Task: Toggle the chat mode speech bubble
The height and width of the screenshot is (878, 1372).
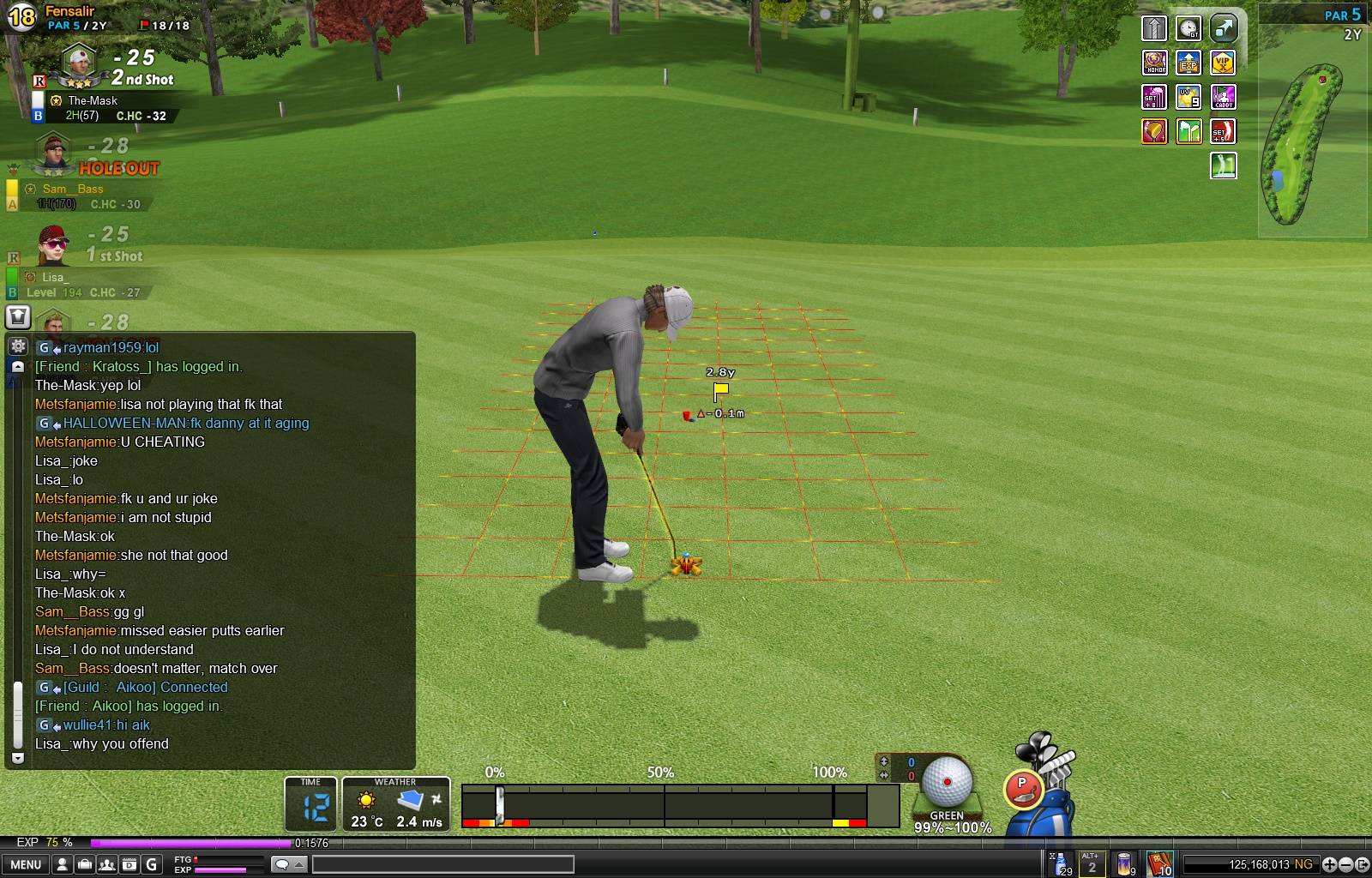Action: (x=282, y=864)
